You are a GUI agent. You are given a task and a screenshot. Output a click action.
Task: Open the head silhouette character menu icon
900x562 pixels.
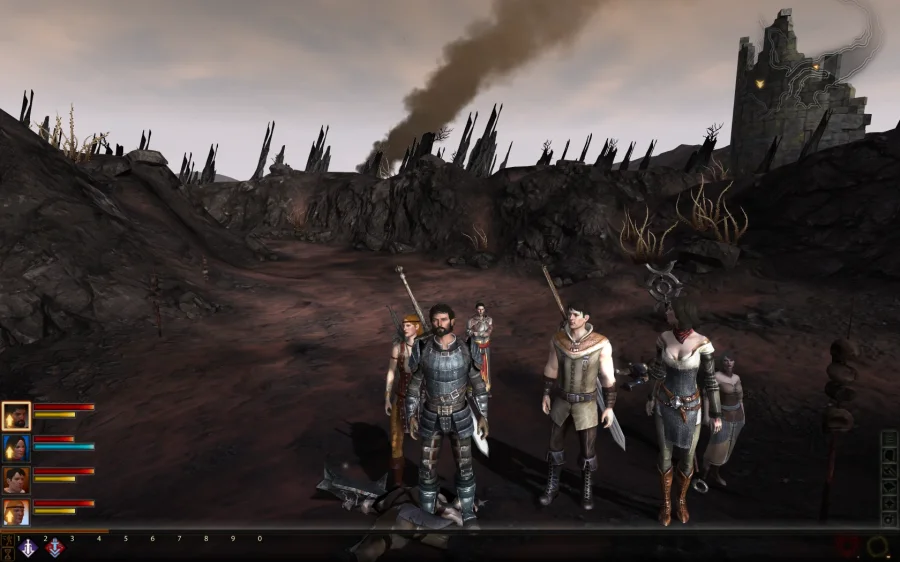coord(888,454)
